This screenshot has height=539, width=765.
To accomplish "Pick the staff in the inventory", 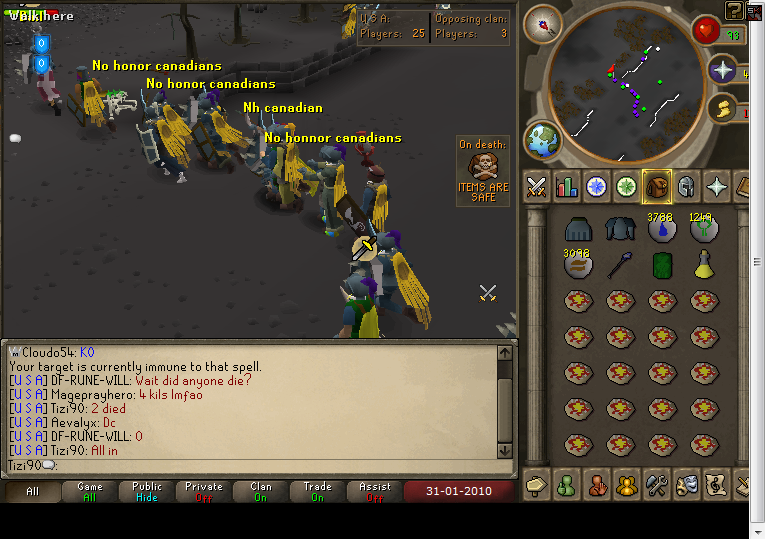I will point(619,265).
